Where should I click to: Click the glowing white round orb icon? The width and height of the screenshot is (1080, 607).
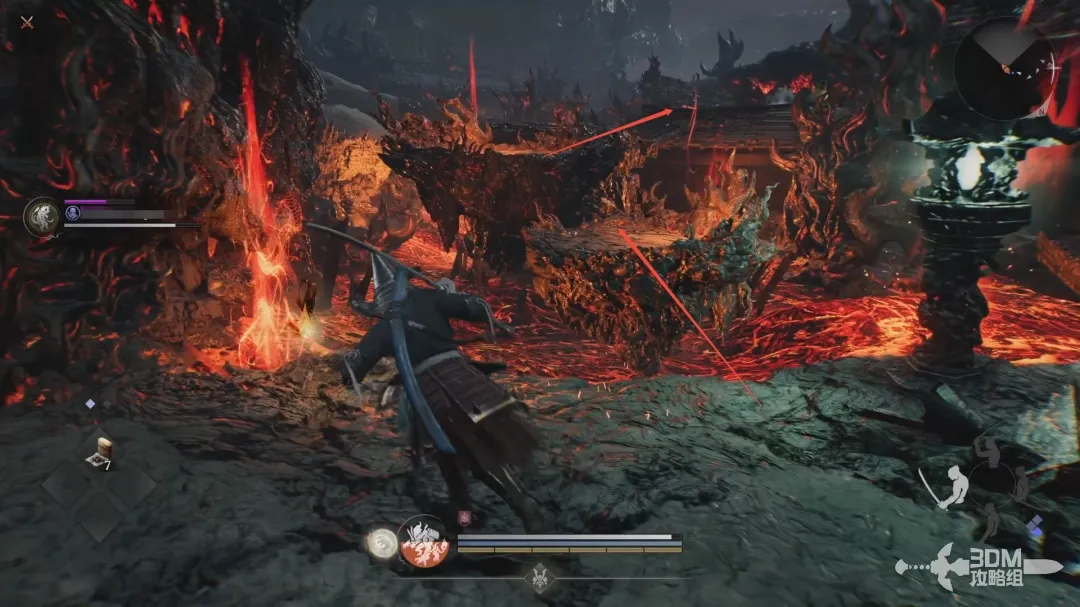click(x=380, y=541)
